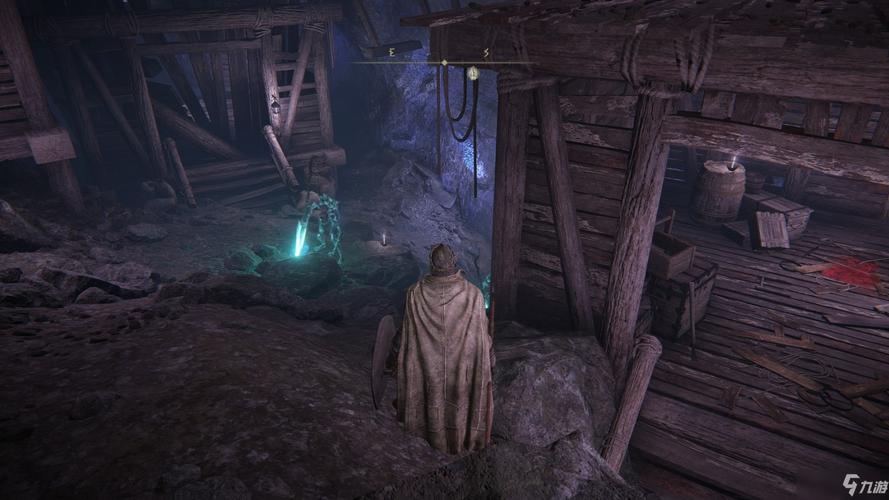Select the compass bar heading strip
889x500 pixels.
[x=443, y=62]
